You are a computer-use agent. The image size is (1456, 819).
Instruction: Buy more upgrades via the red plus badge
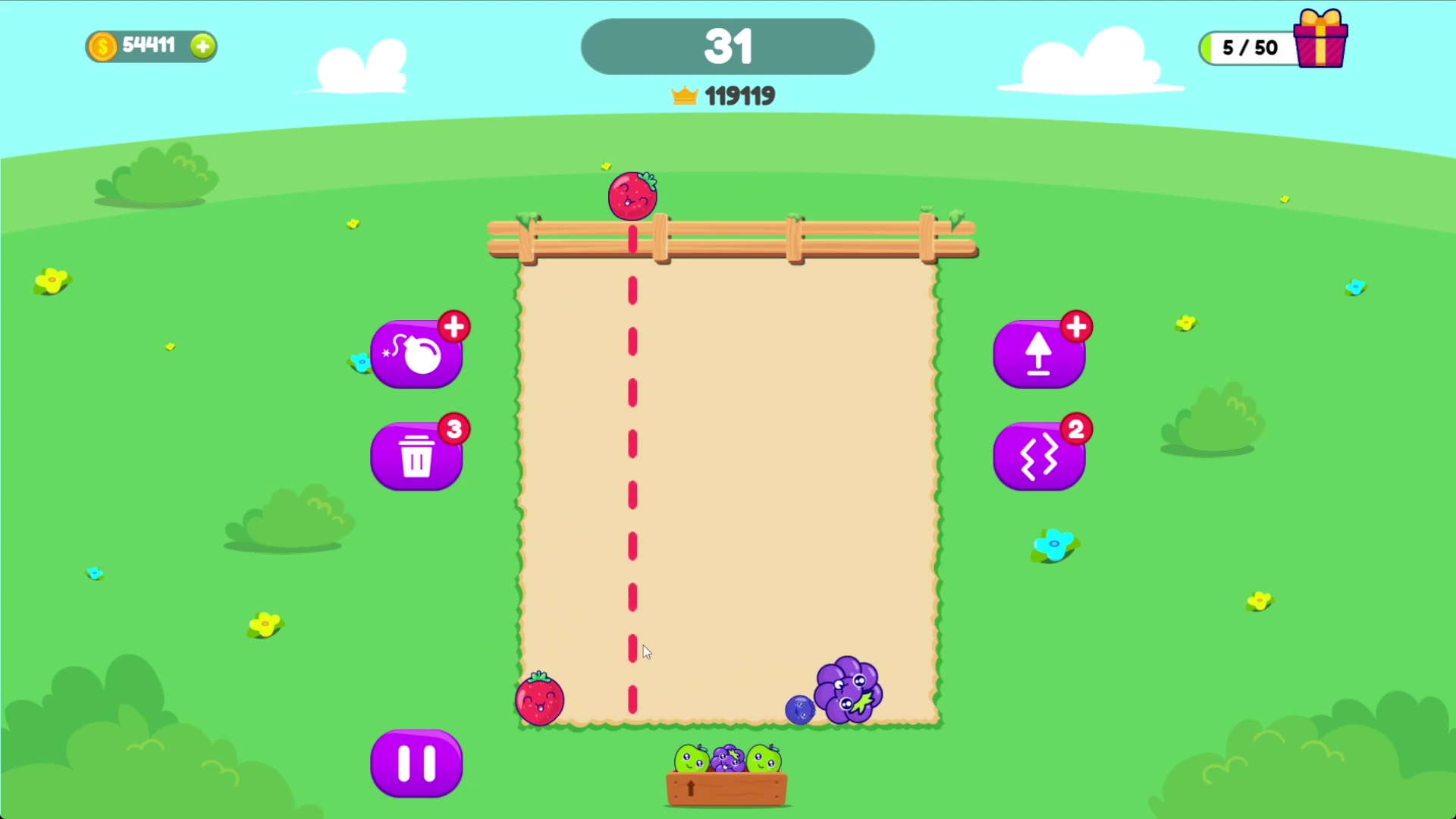click(x=1077, y=326)
